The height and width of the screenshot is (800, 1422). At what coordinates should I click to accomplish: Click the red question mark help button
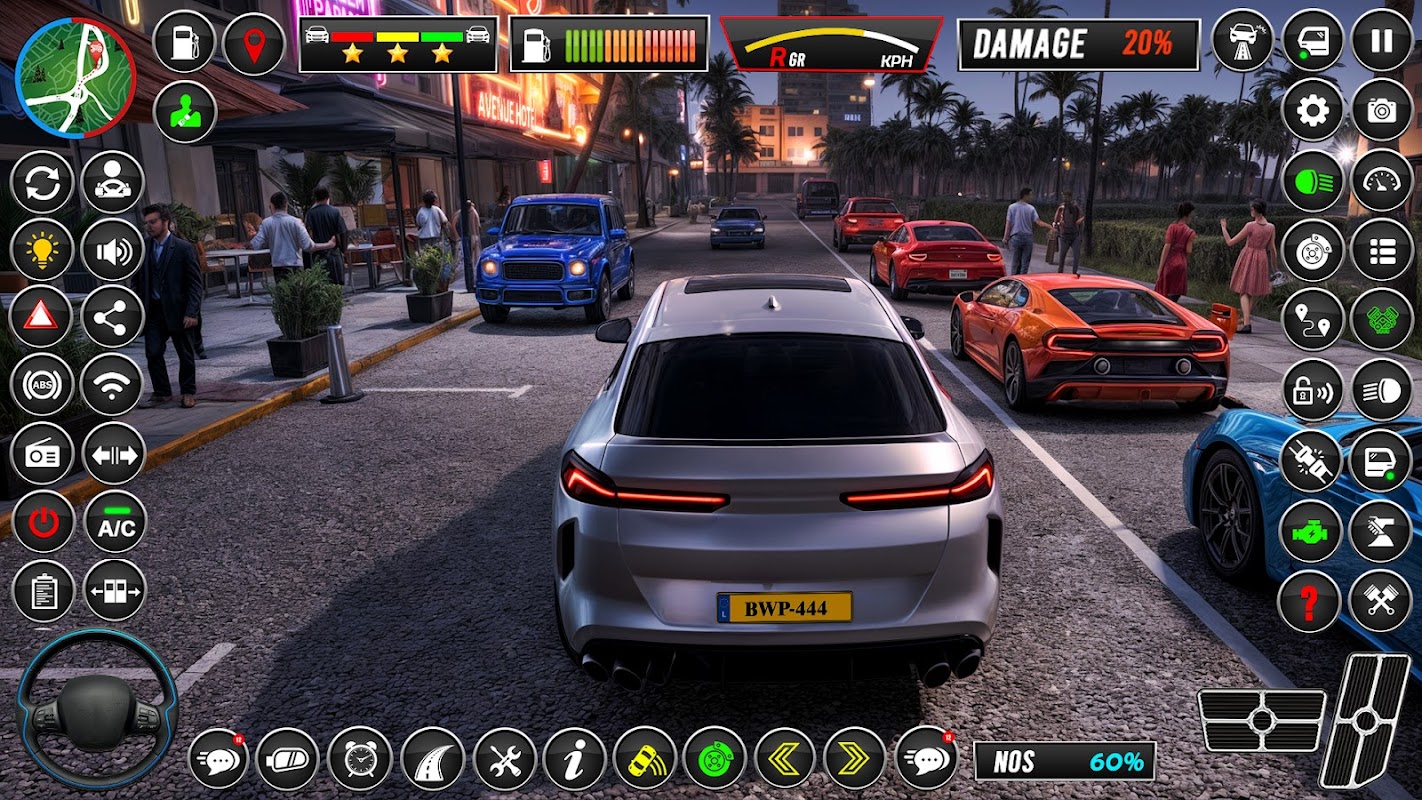1309,601
